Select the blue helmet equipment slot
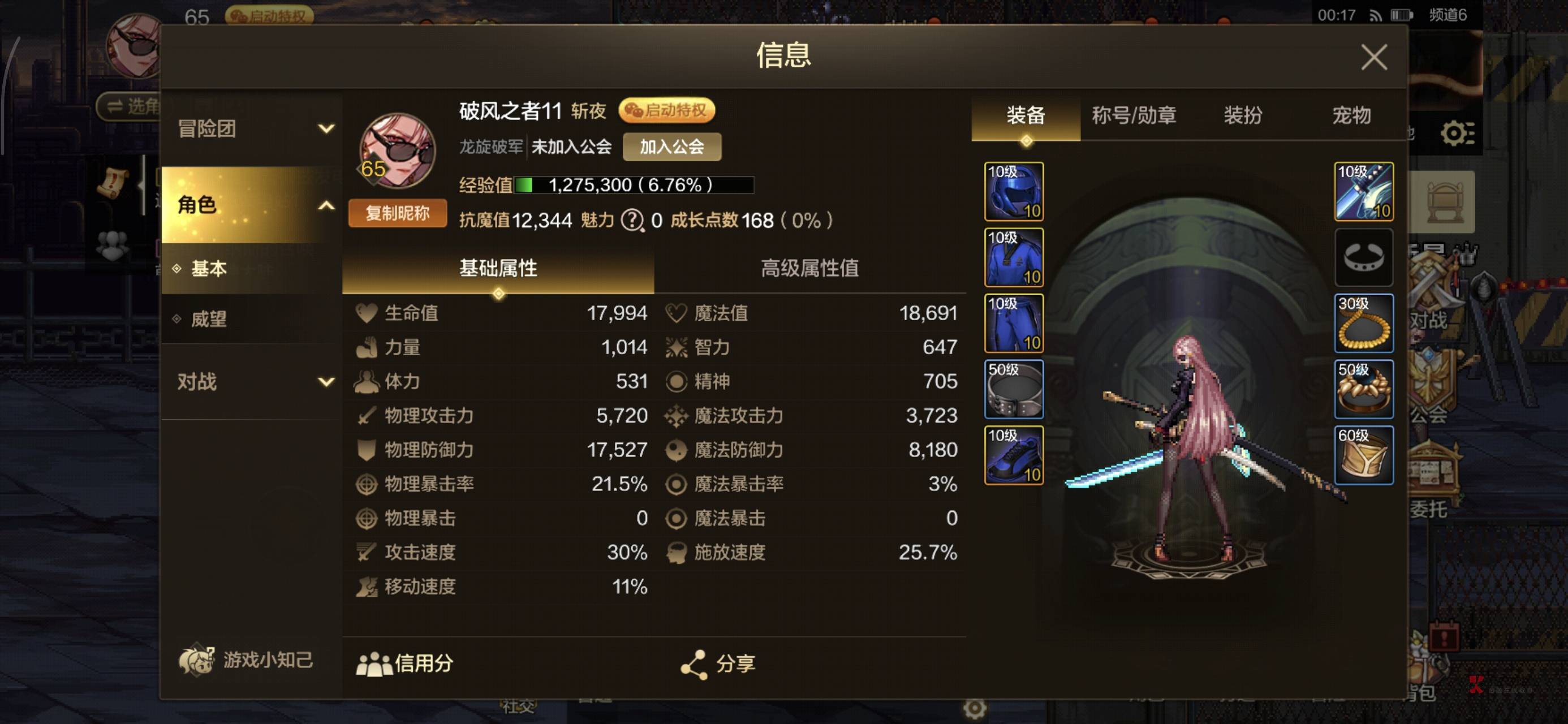The image size is (1568, 724). 1014,191
